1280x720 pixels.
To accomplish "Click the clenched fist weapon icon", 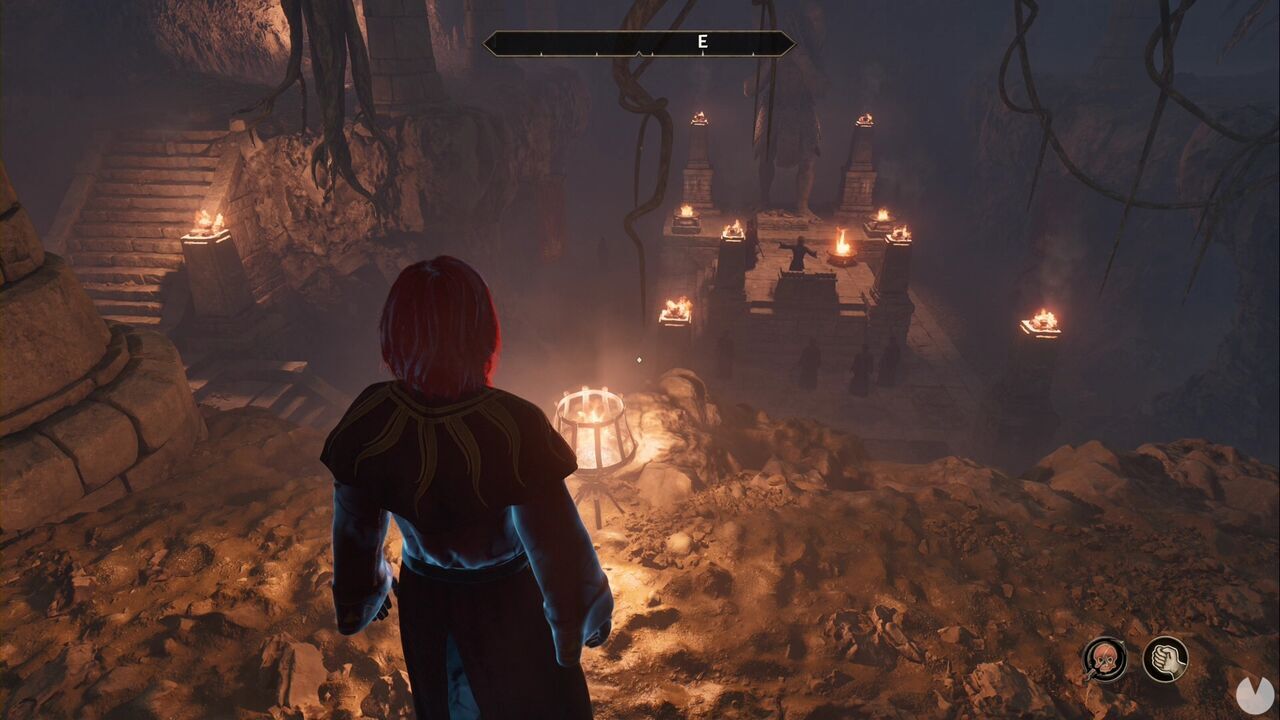I will pyautogui.click(x=1165, y=659).
